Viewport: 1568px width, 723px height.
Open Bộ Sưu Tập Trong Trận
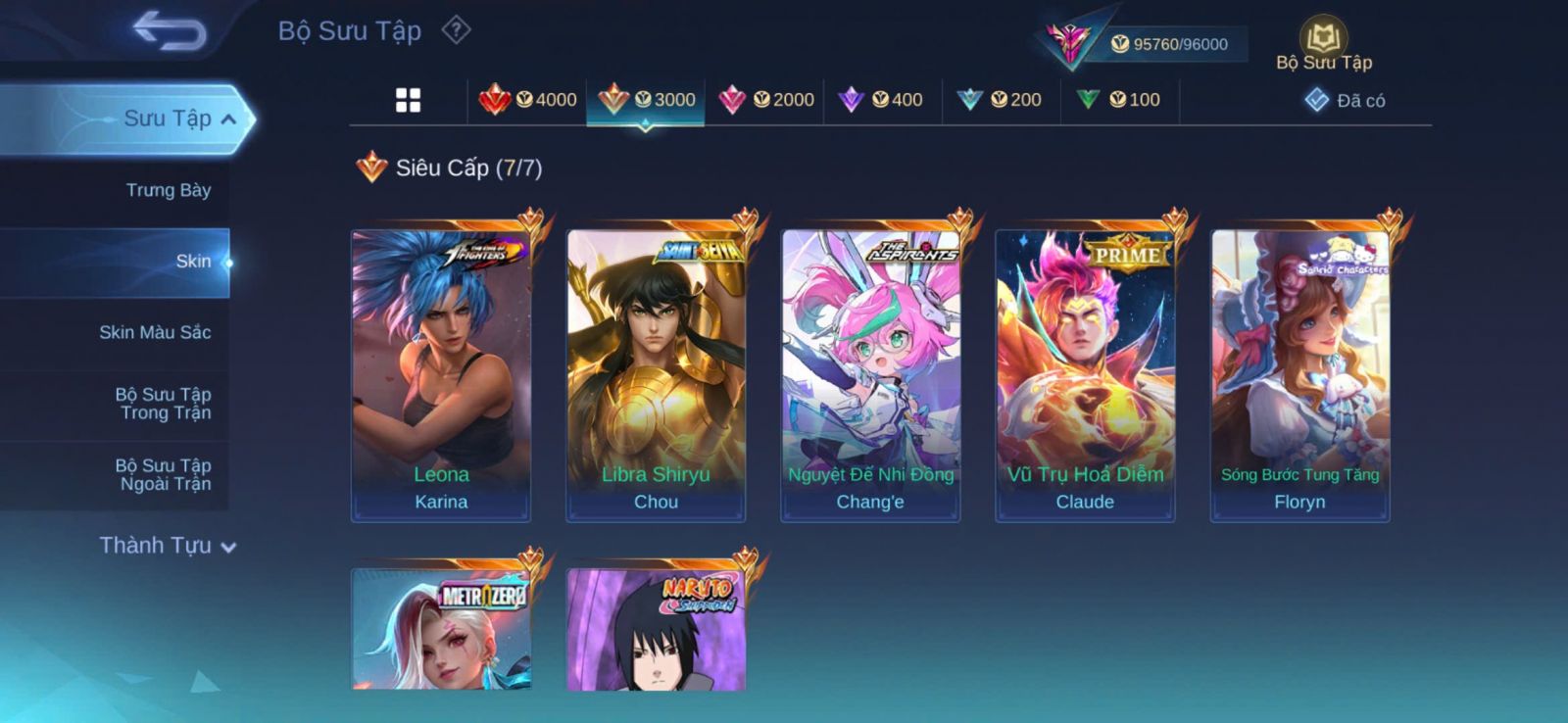164,404
